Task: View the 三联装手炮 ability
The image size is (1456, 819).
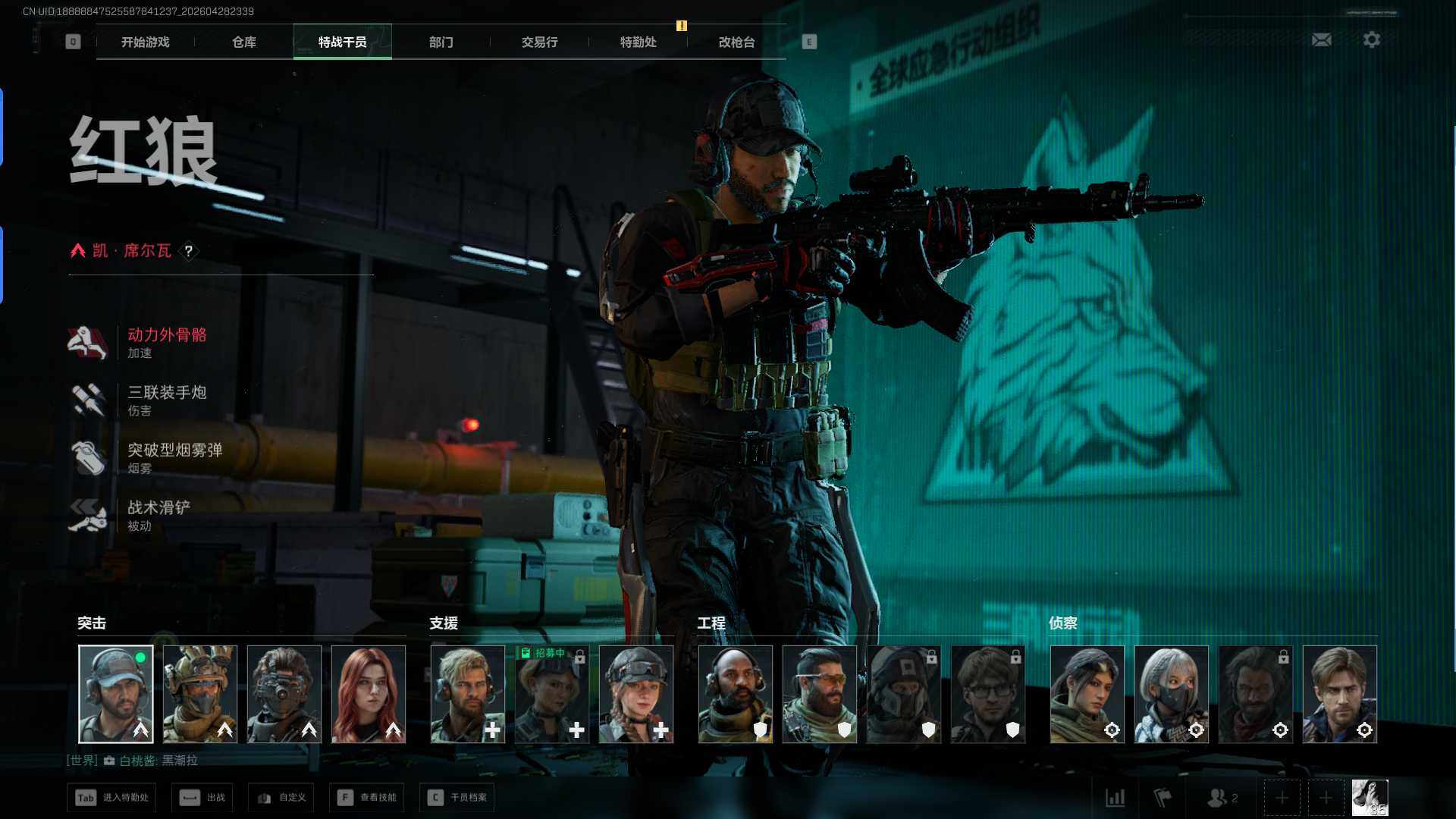Action: click(x=167, y=400)
